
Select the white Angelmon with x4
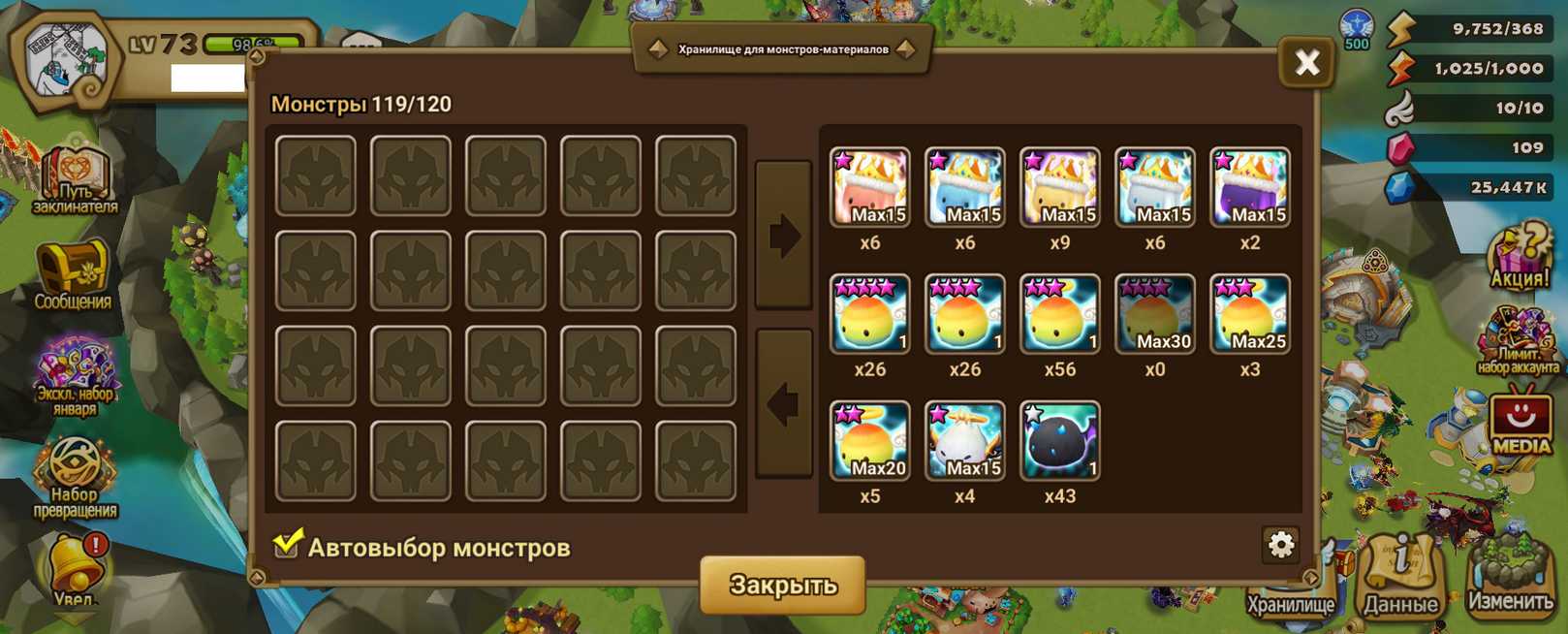[x=964, y=441]
